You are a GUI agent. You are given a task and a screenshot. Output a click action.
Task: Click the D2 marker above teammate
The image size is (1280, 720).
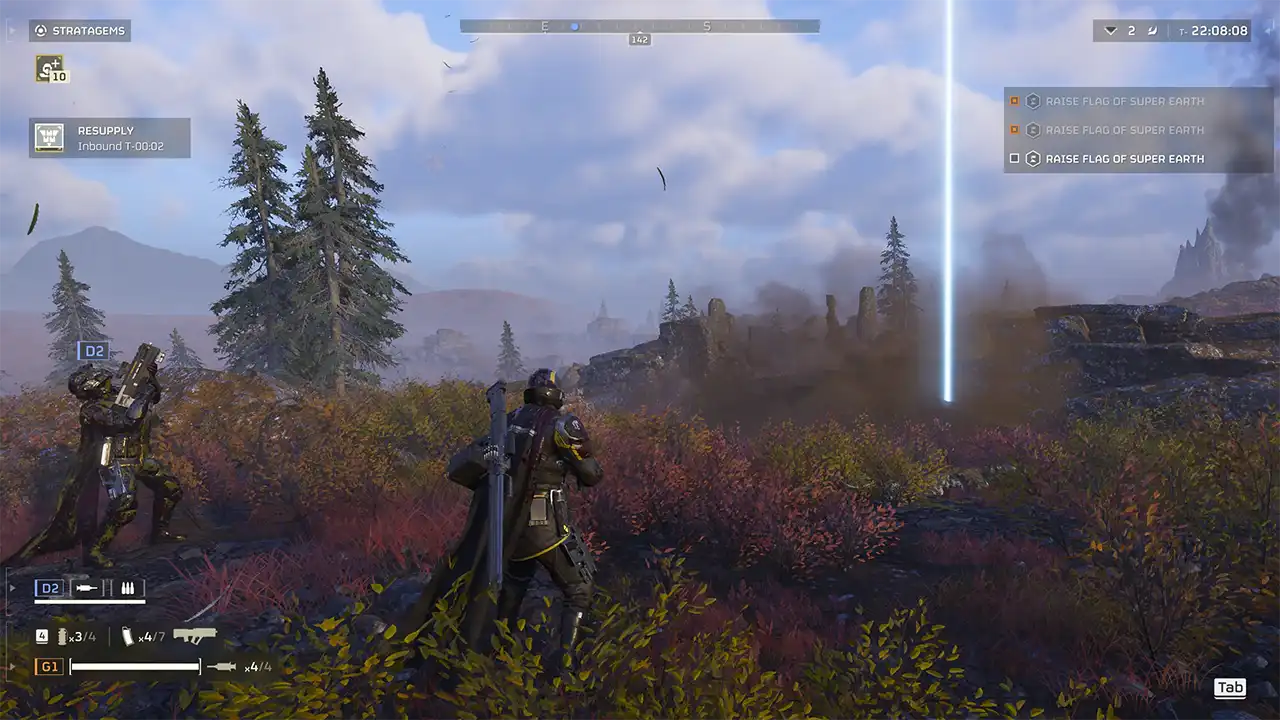point(93,351)
